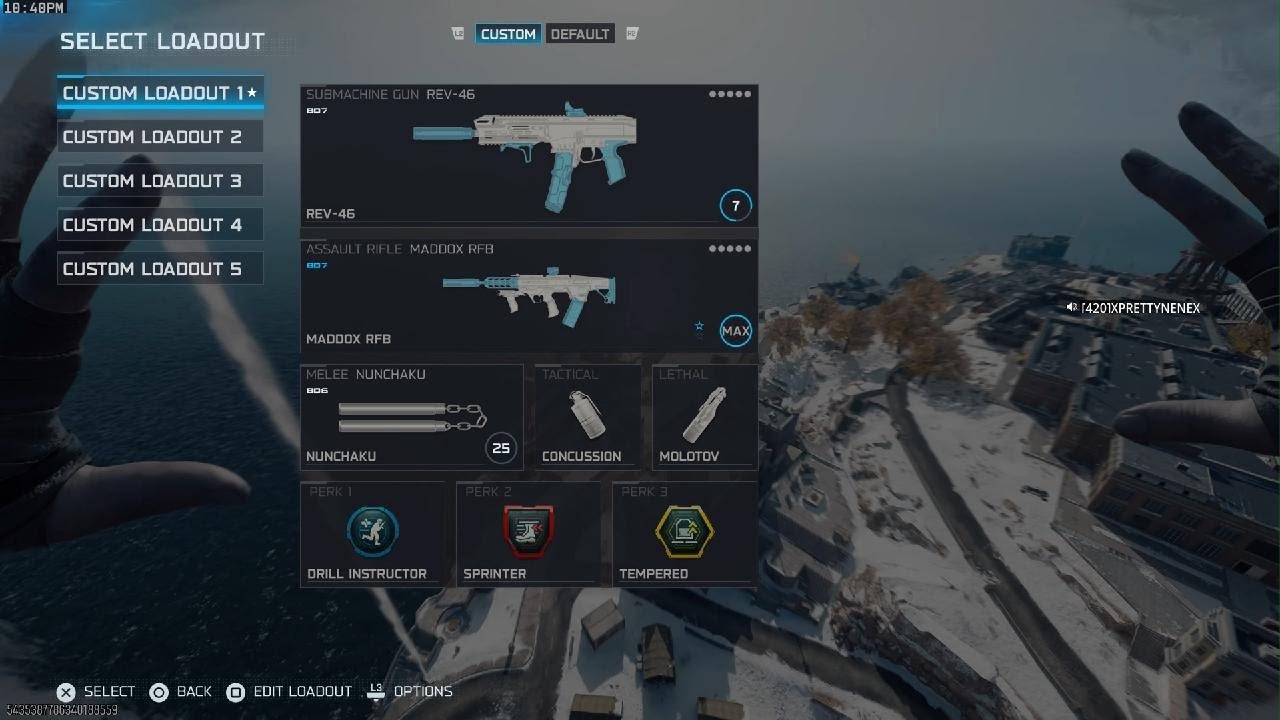
Task: Select the Concussion tactical slot
Action: point(588,417)
